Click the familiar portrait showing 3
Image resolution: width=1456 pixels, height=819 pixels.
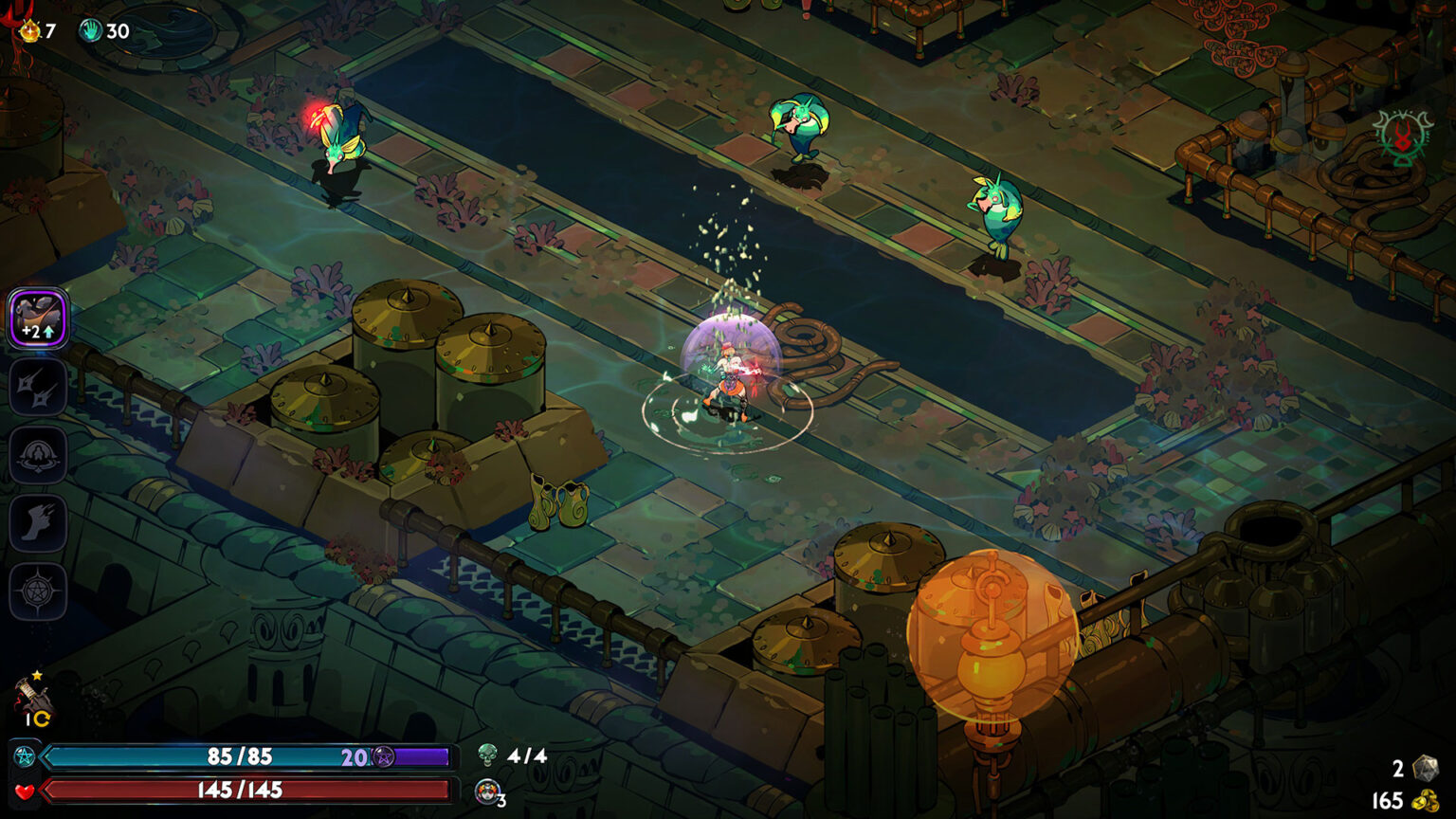click(x=487, y=790)
